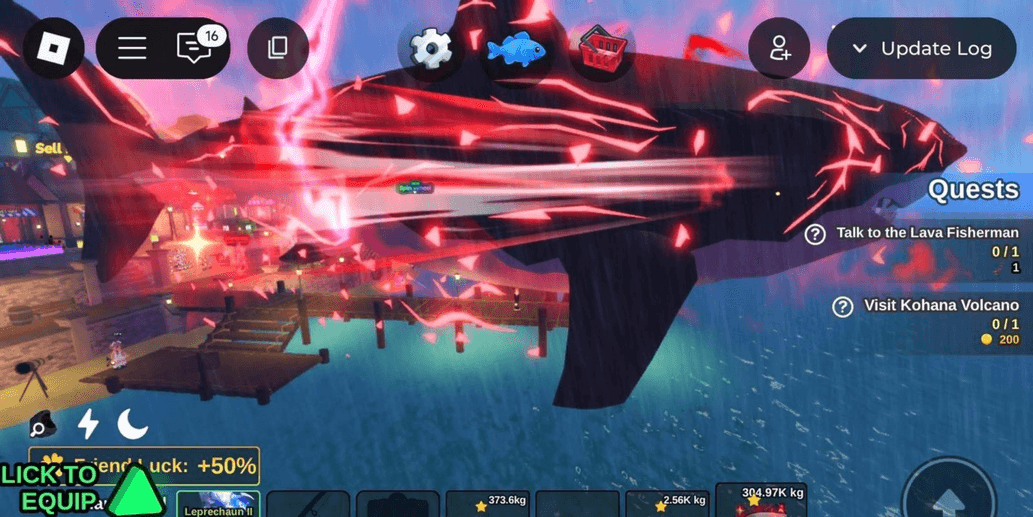
Task: Click the overlapping pages icon
Action: click(x=278, y=47)
